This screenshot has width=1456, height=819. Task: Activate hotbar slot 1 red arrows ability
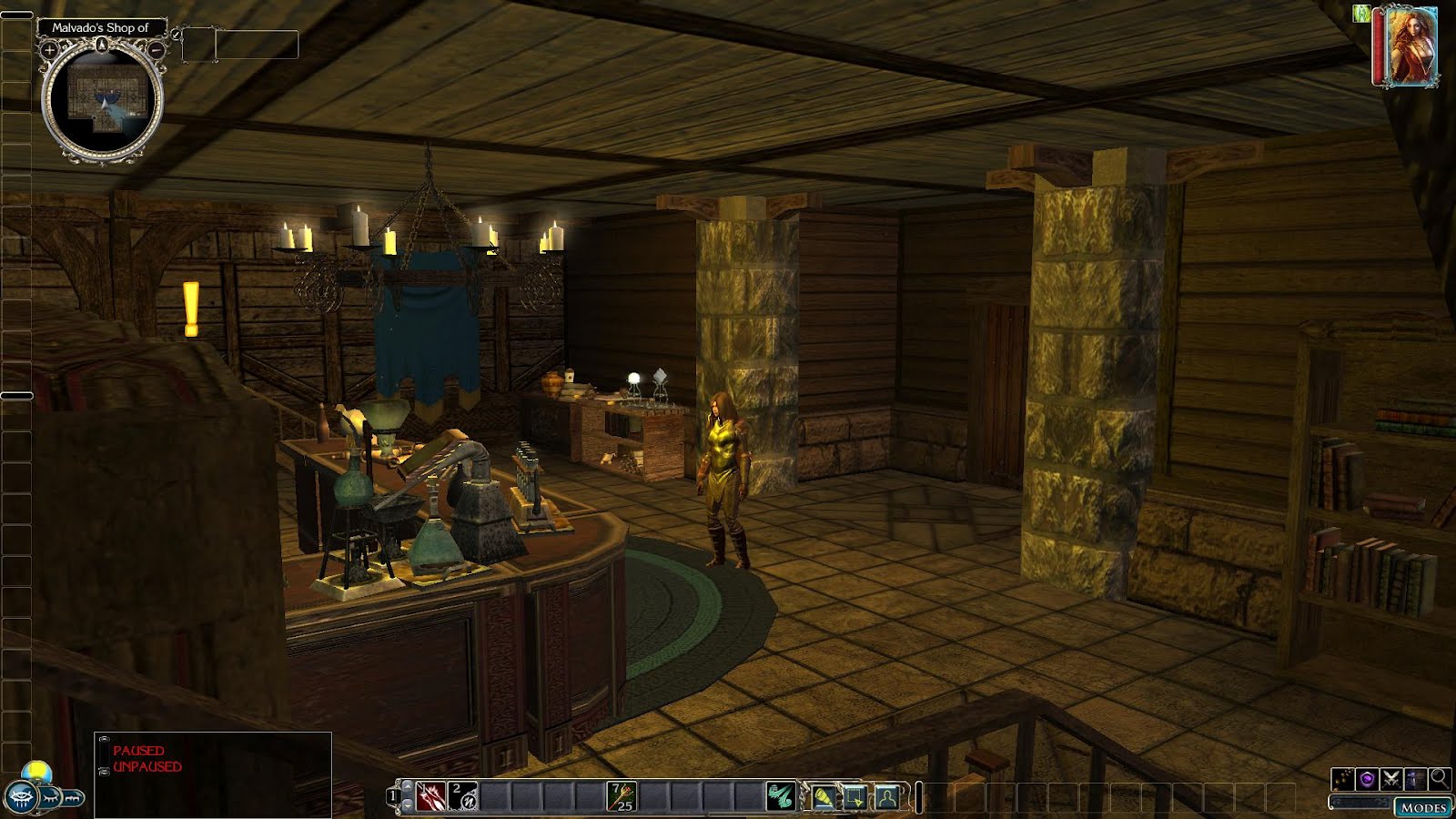(430, 797)
